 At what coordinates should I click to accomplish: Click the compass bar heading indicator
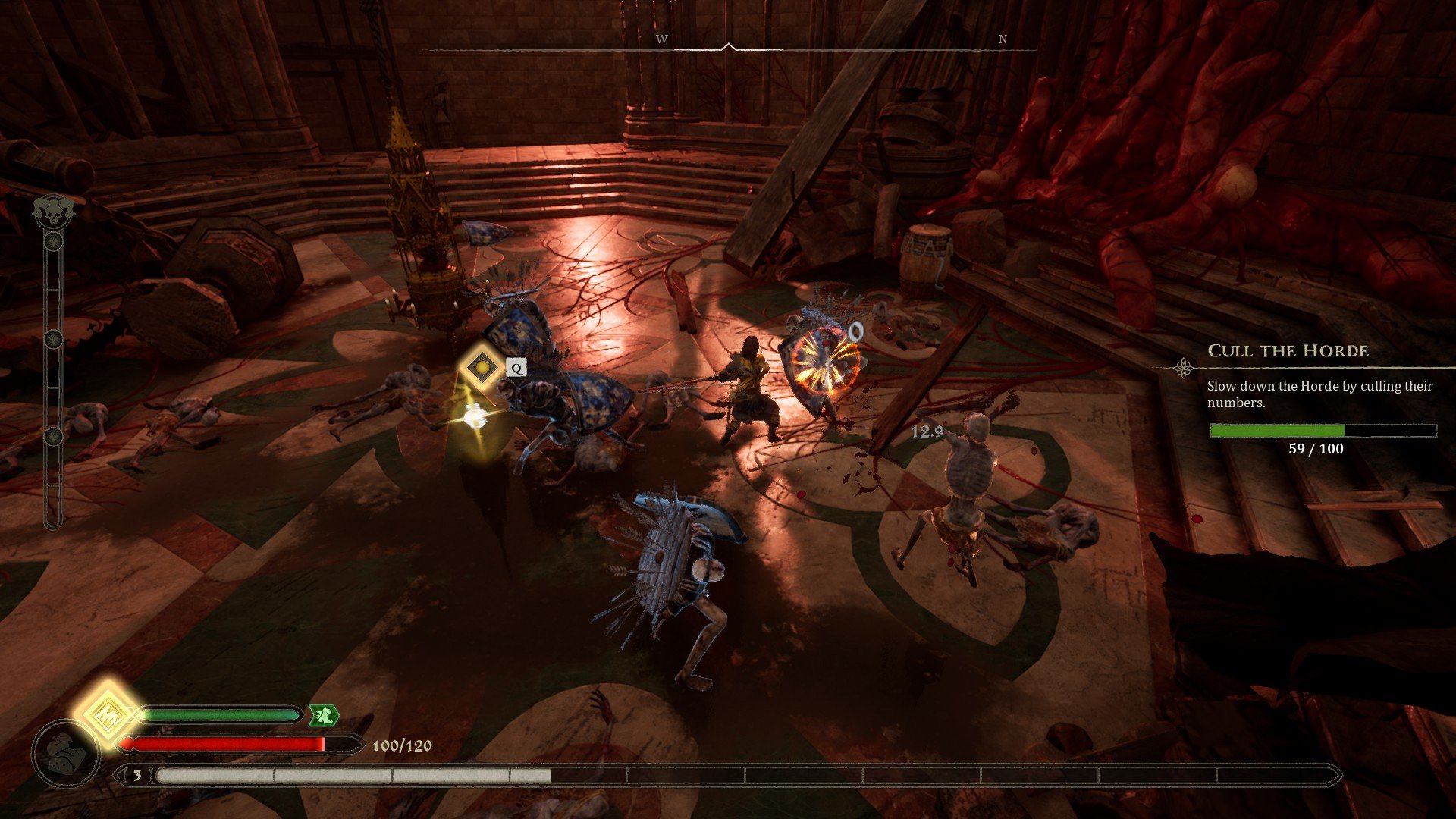pos(728,47)
